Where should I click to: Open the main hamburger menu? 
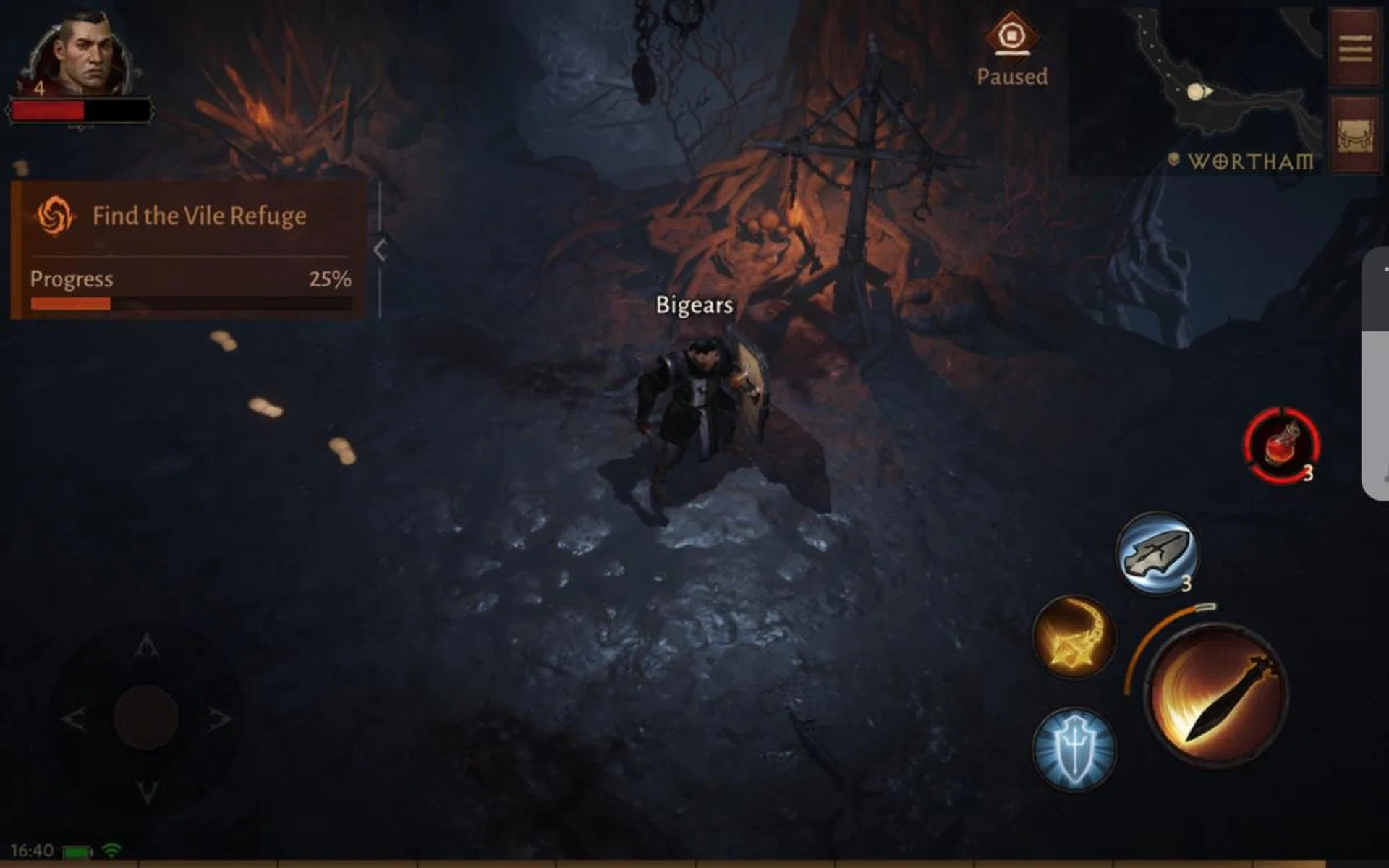click(x=1356, y=49)
